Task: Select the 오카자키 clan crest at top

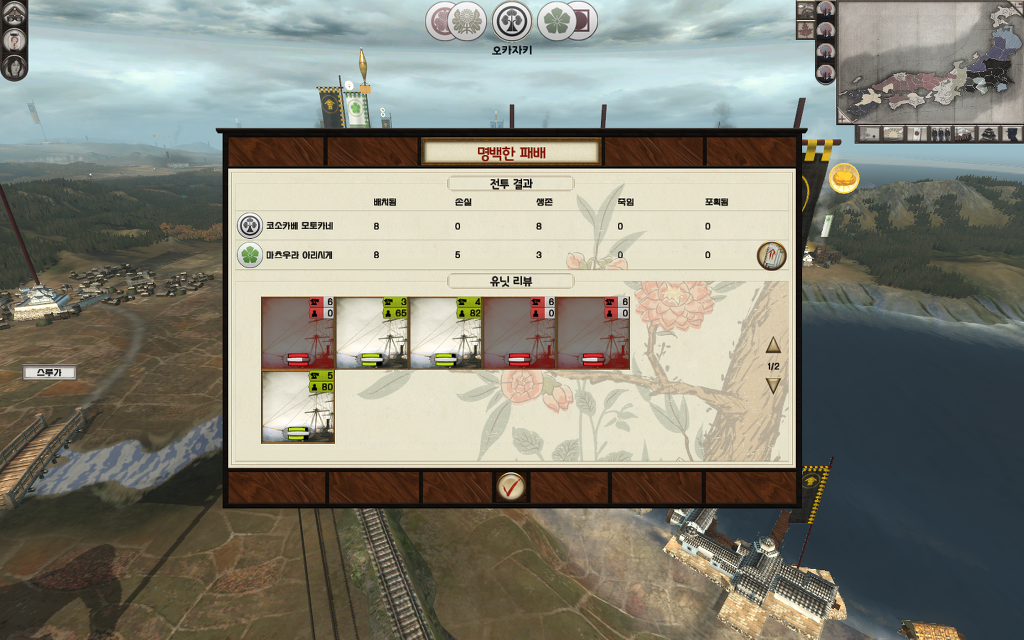Action: pyautogui.click(x=512, y=21)
